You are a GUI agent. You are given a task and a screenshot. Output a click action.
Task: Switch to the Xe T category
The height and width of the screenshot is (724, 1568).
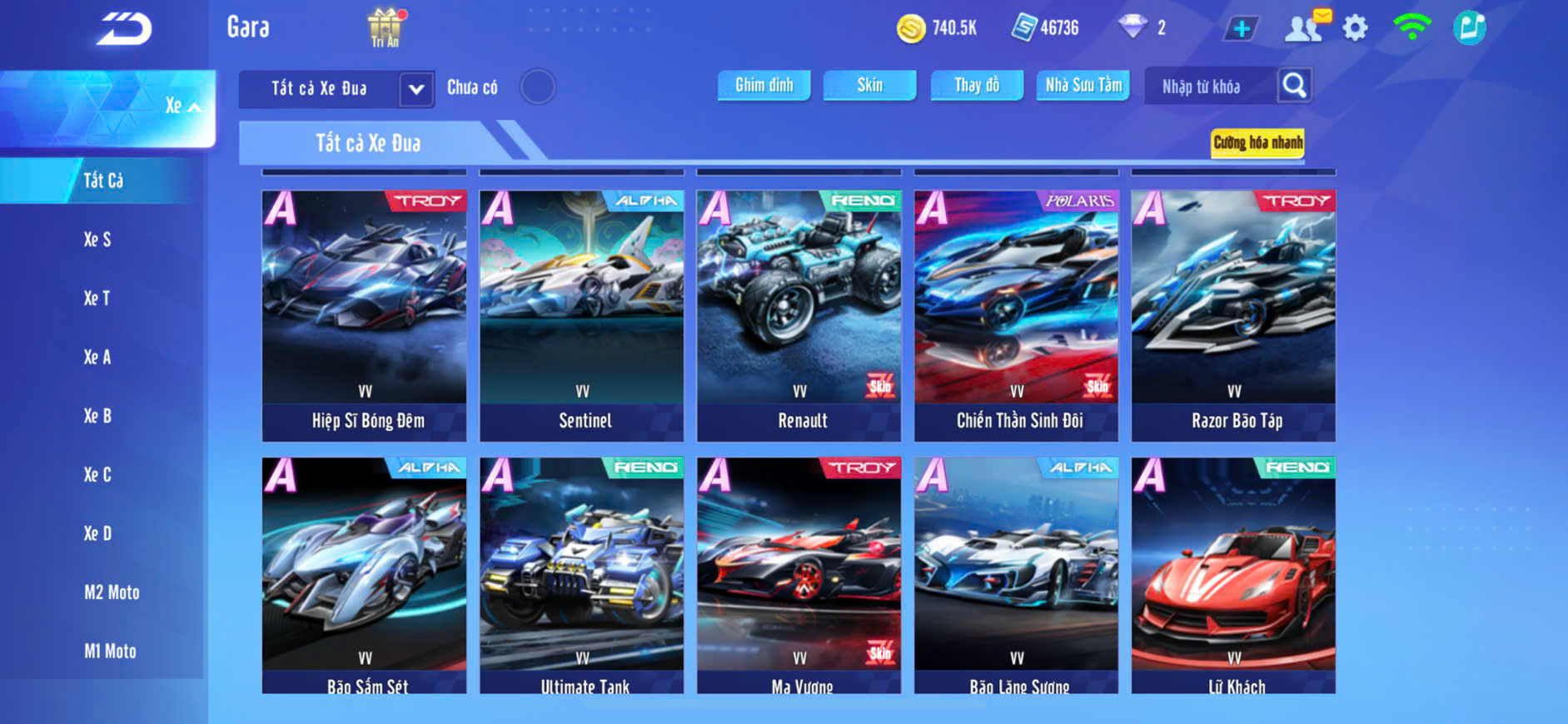click(97, 298)
